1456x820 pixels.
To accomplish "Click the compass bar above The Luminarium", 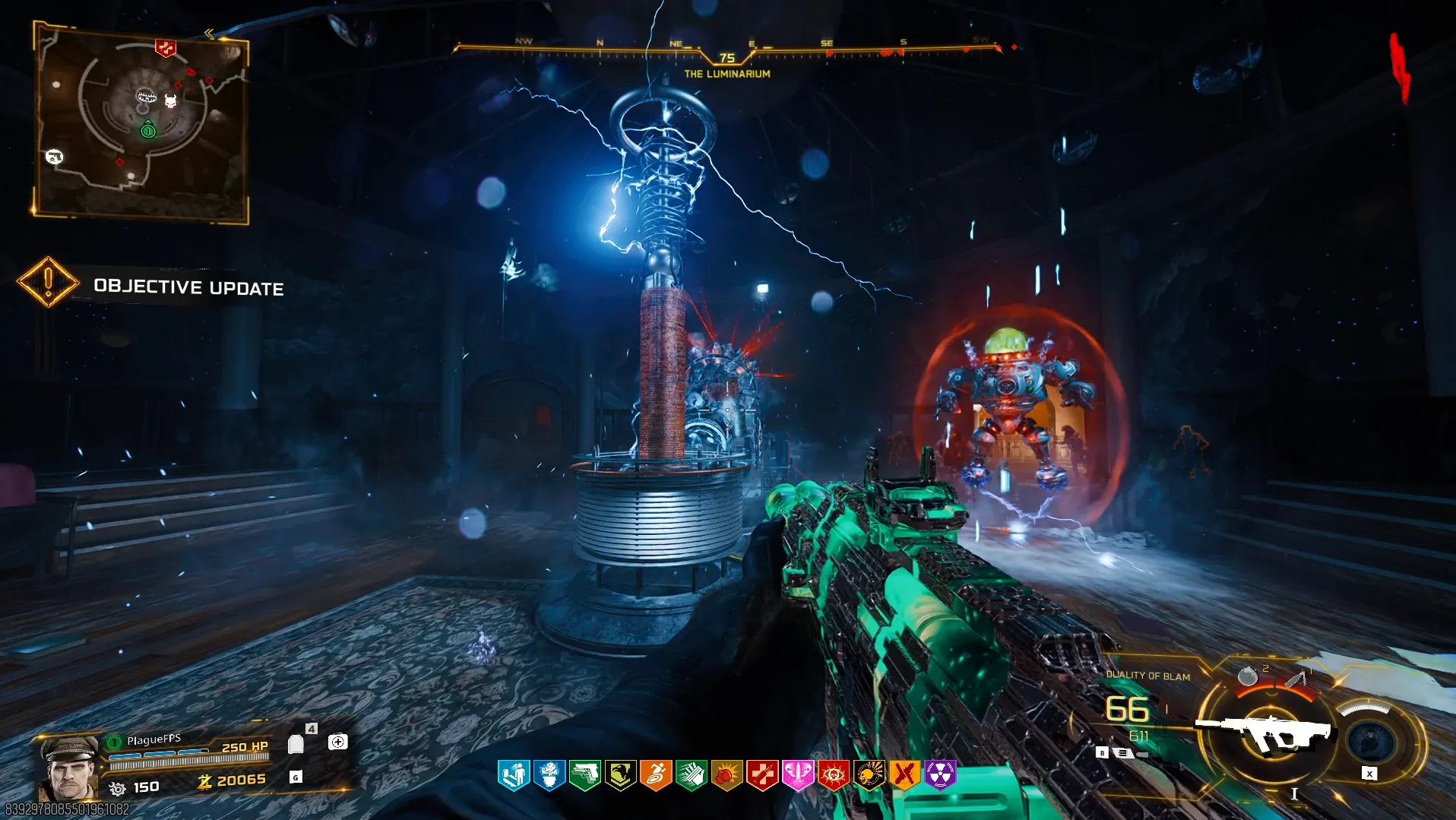I will 727,48.
